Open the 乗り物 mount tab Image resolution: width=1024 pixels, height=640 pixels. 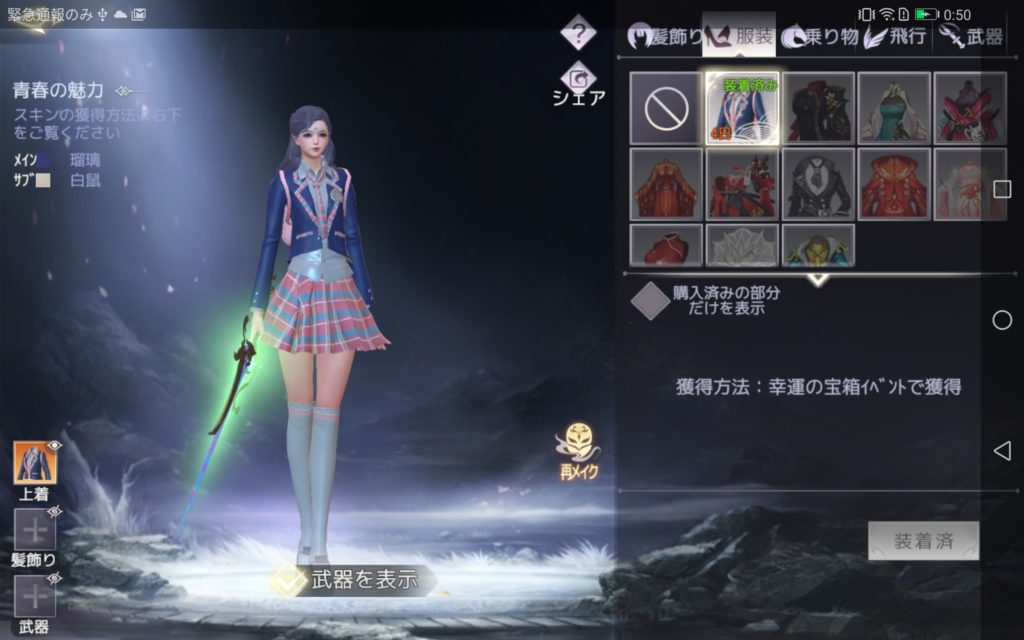pos(819,37)
